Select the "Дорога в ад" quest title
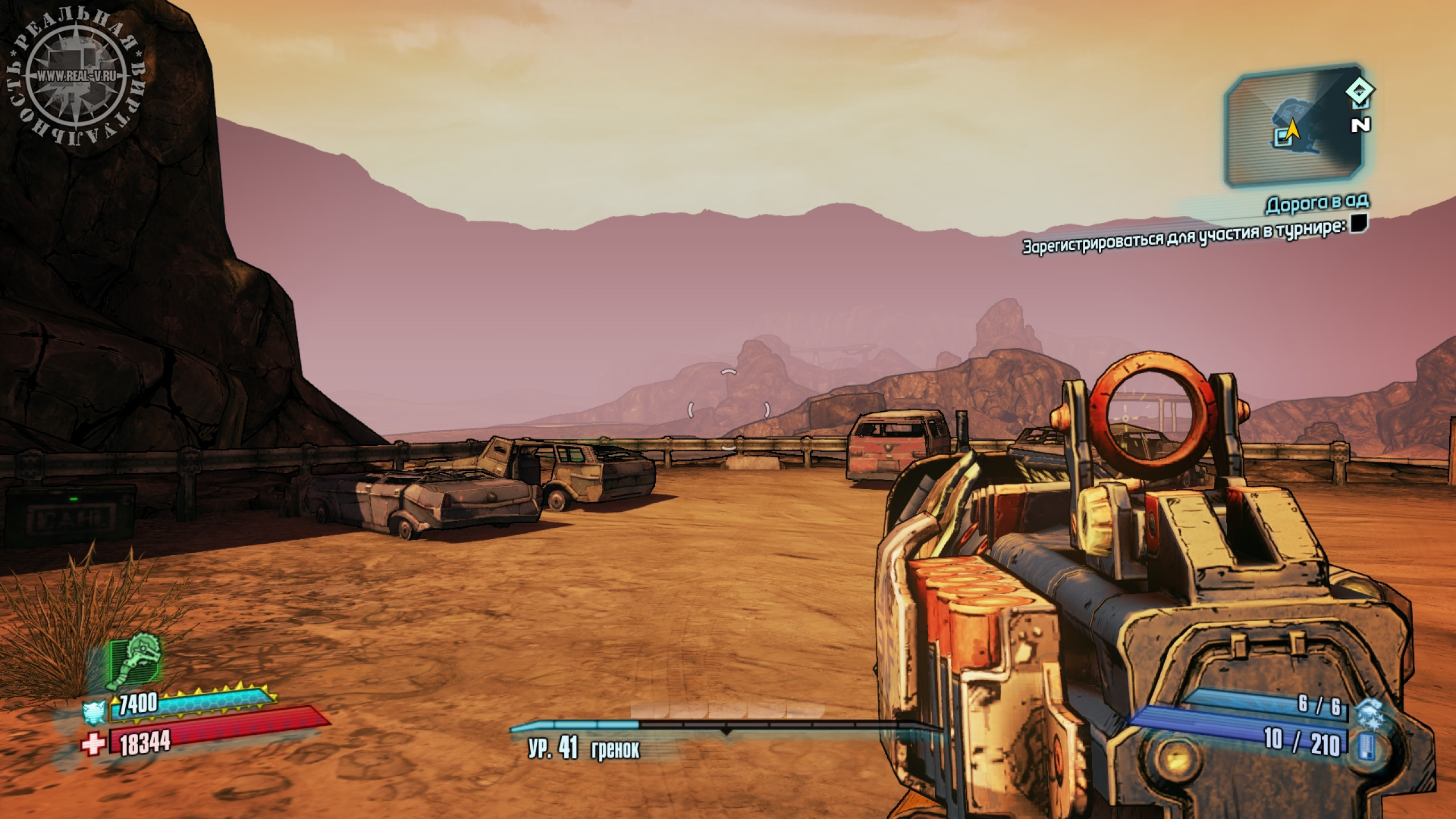The image size is (1456, 819). [x=1317, y=203]
